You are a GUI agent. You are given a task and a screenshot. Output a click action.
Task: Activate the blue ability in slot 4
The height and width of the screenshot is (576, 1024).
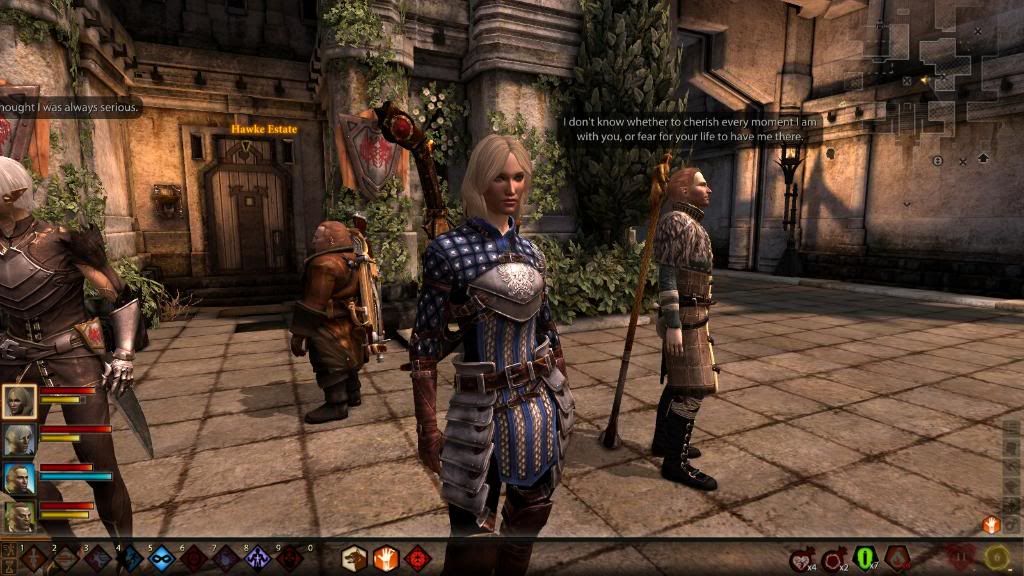[130, 559]
